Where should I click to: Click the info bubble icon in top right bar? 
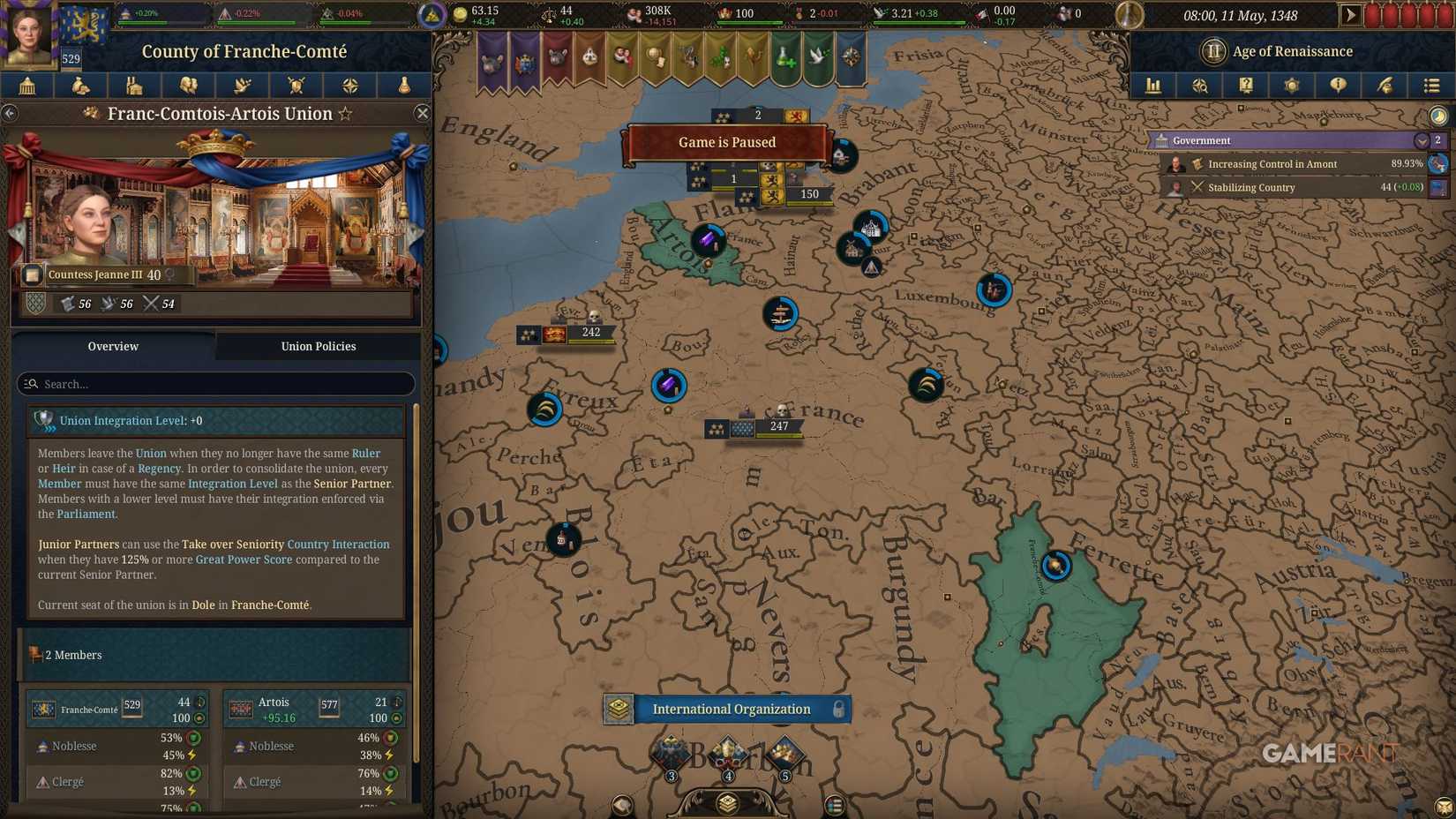tap(1338, 86)
